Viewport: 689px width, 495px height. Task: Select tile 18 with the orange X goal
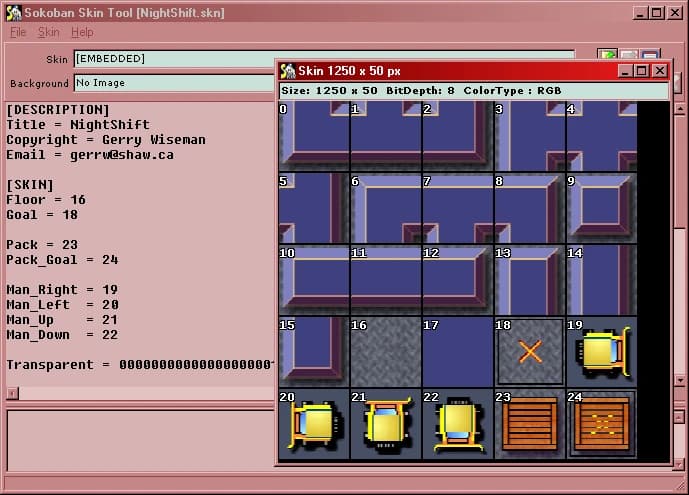pyautogui.click(x=530, y=351)
